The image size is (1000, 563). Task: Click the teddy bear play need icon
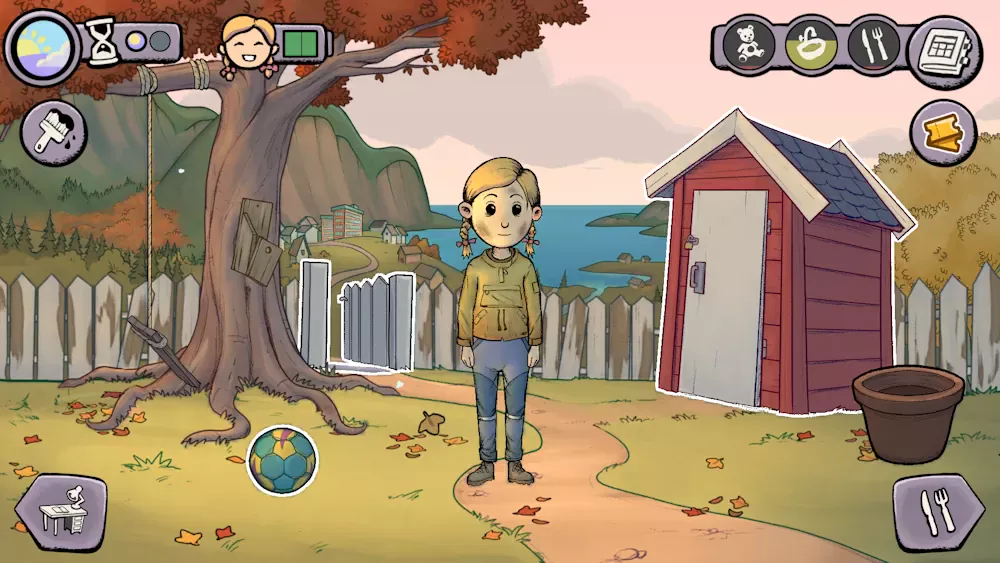pos(750,45)
